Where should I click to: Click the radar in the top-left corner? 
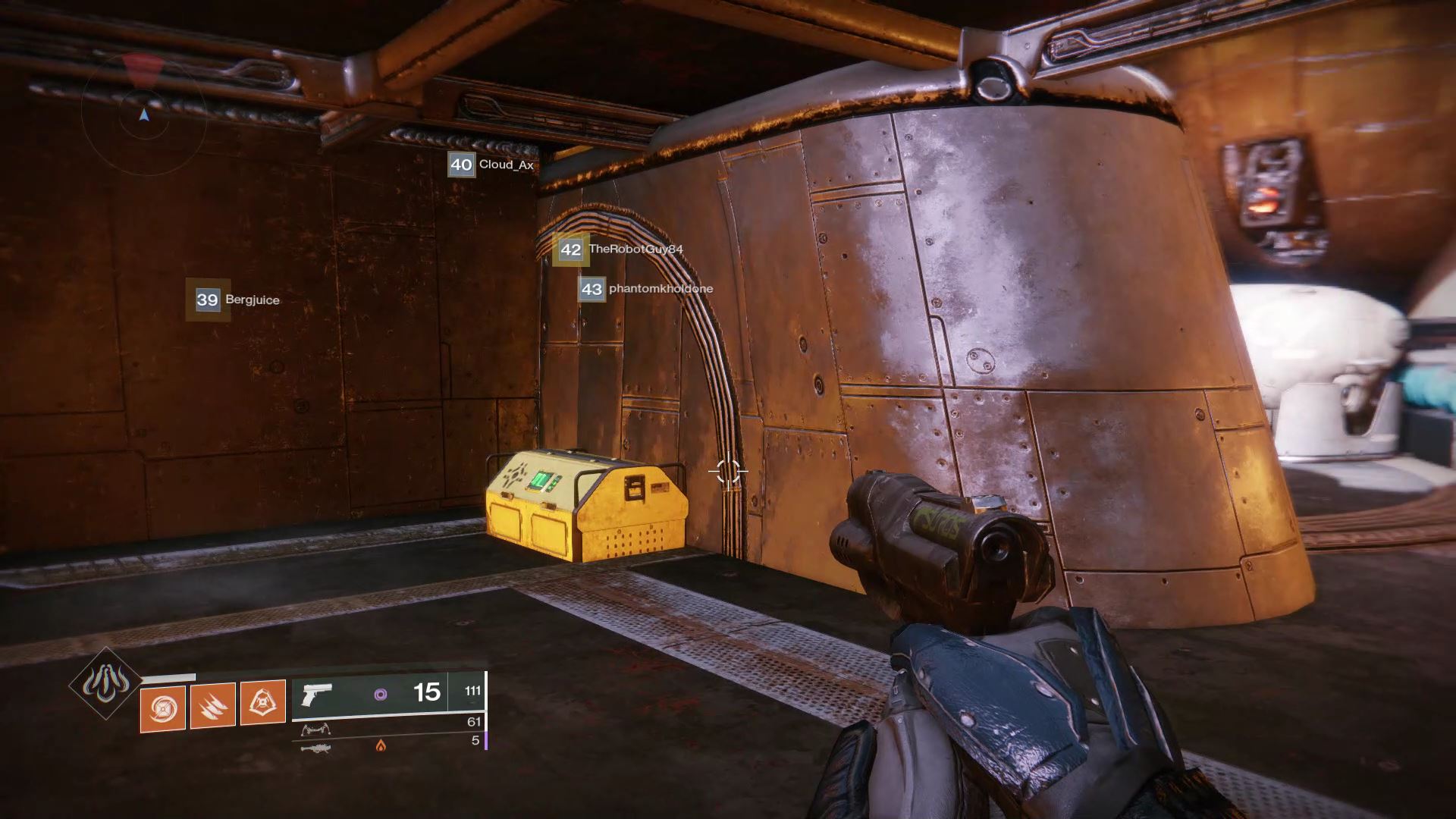click(x=143, y=114)
